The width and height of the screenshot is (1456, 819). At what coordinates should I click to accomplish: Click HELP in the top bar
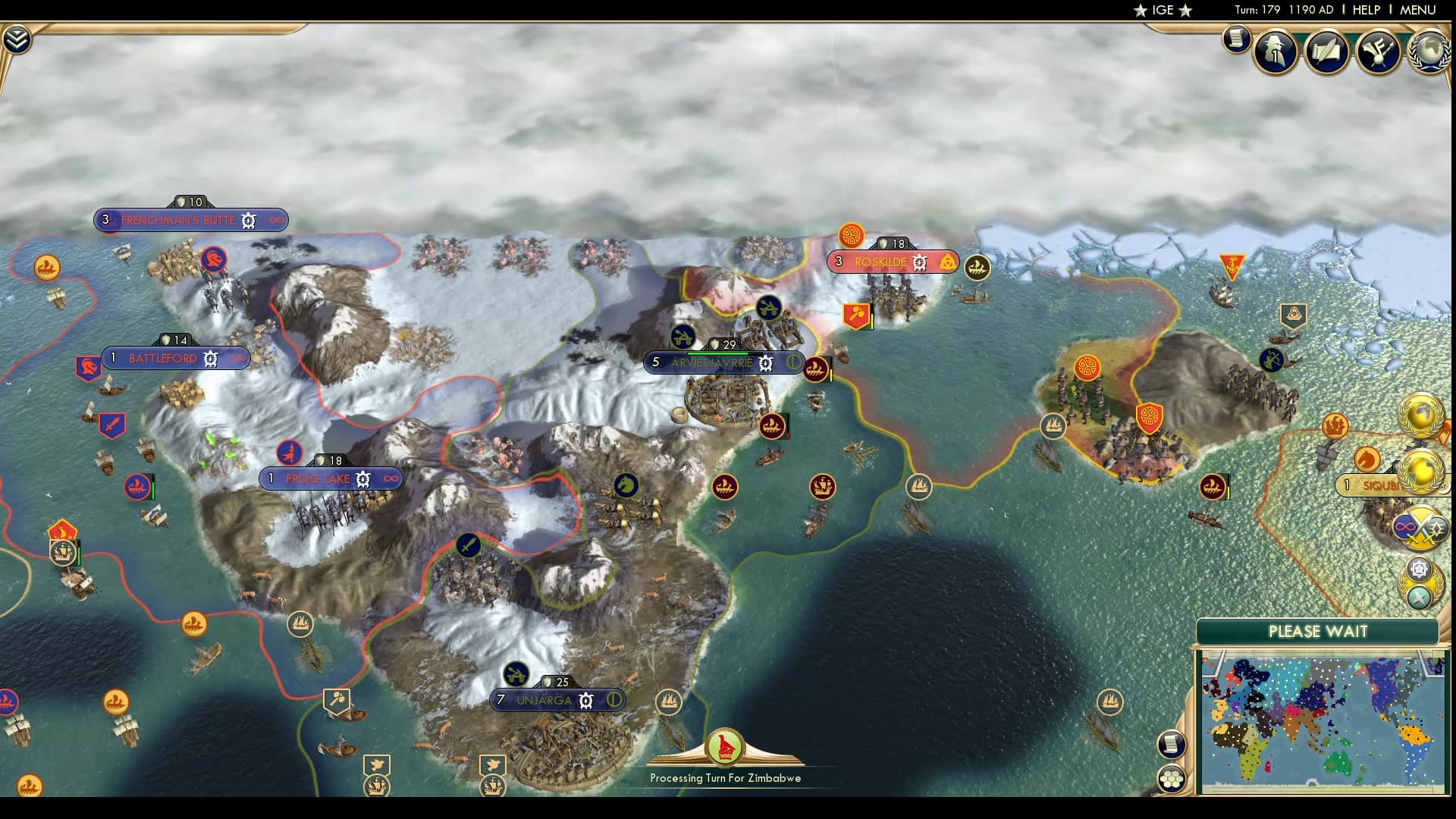(x=1365, y=11)
